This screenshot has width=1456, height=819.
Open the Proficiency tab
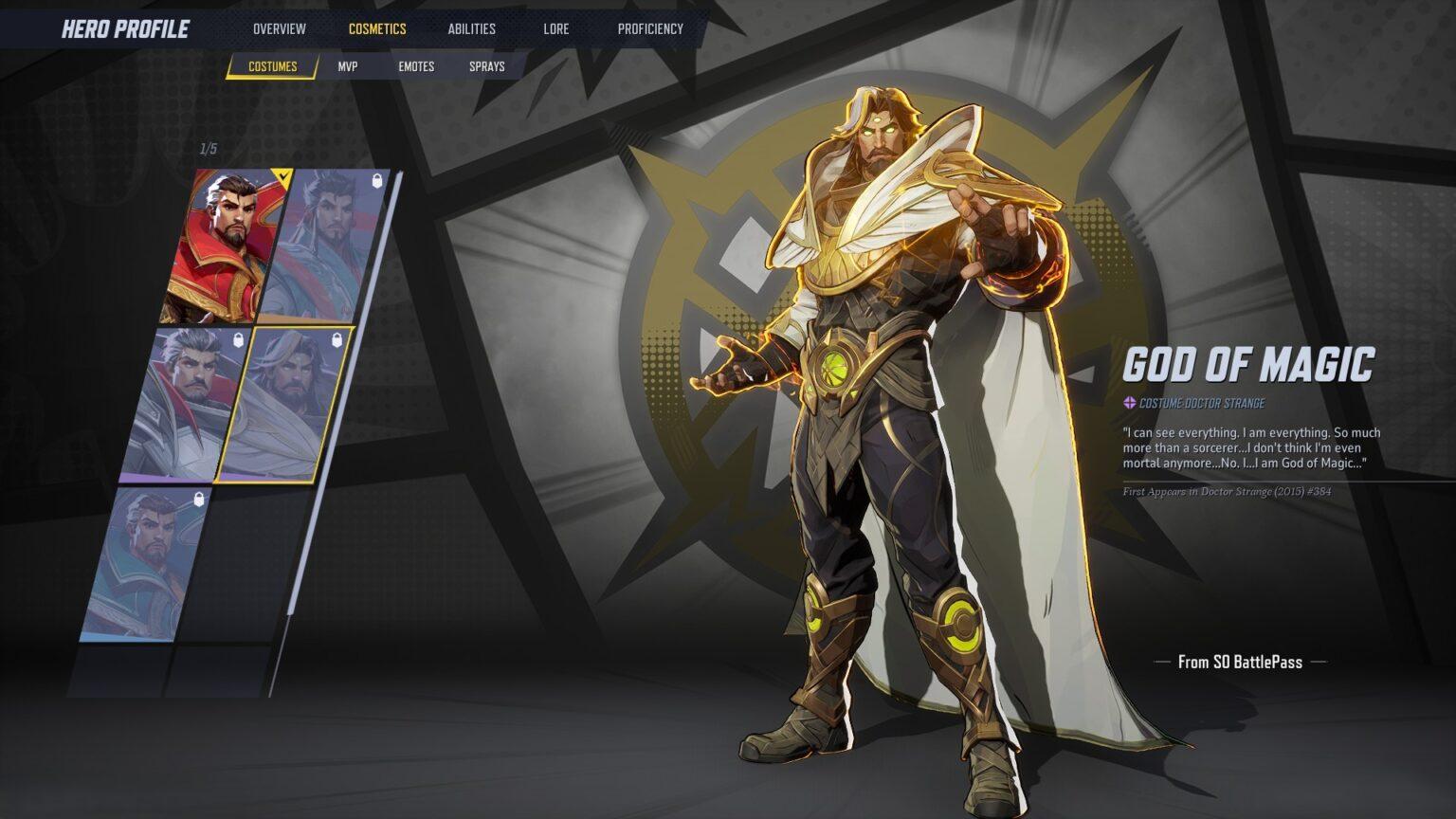tap(650, 28)
